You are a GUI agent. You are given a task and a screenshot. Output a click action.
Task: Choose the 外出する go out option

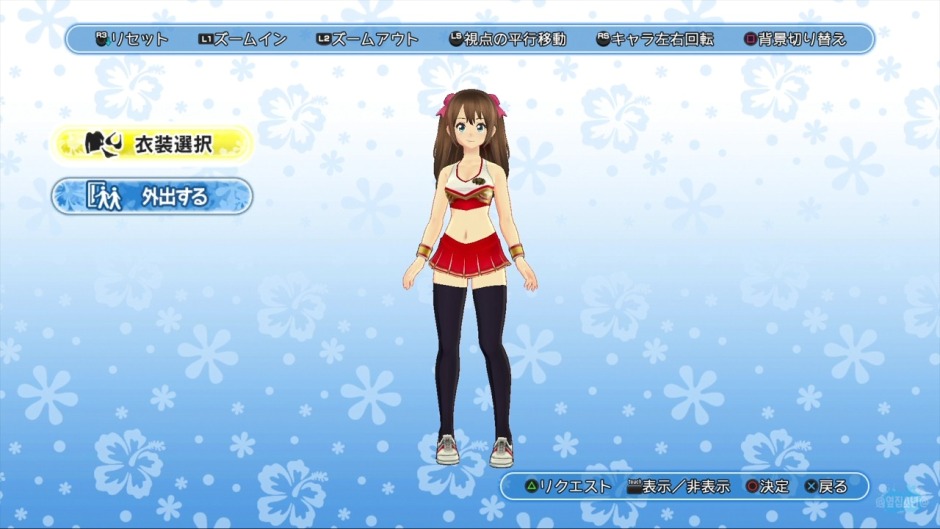pyautogui.click(x=152, y=196)
